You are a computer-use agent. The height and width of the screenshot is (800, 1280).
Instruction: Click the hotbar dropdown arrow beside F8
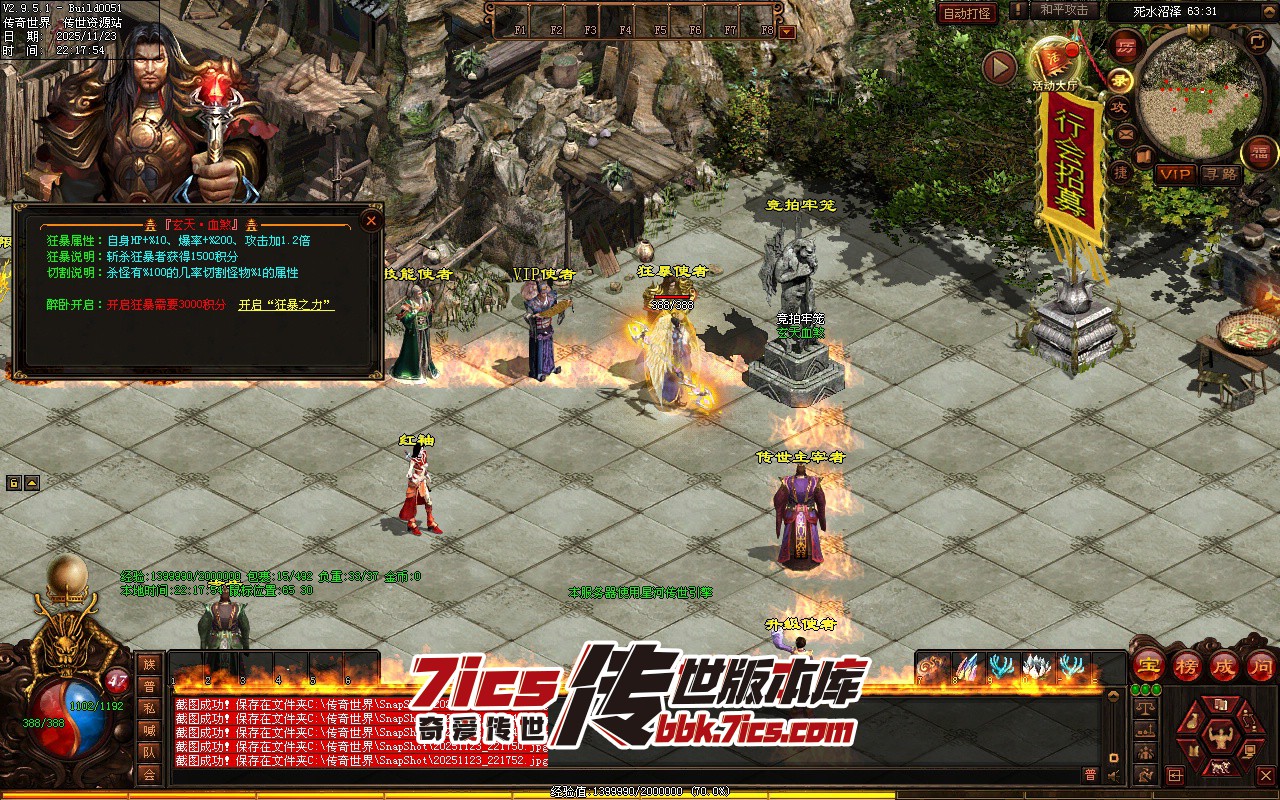coord(787,31)
